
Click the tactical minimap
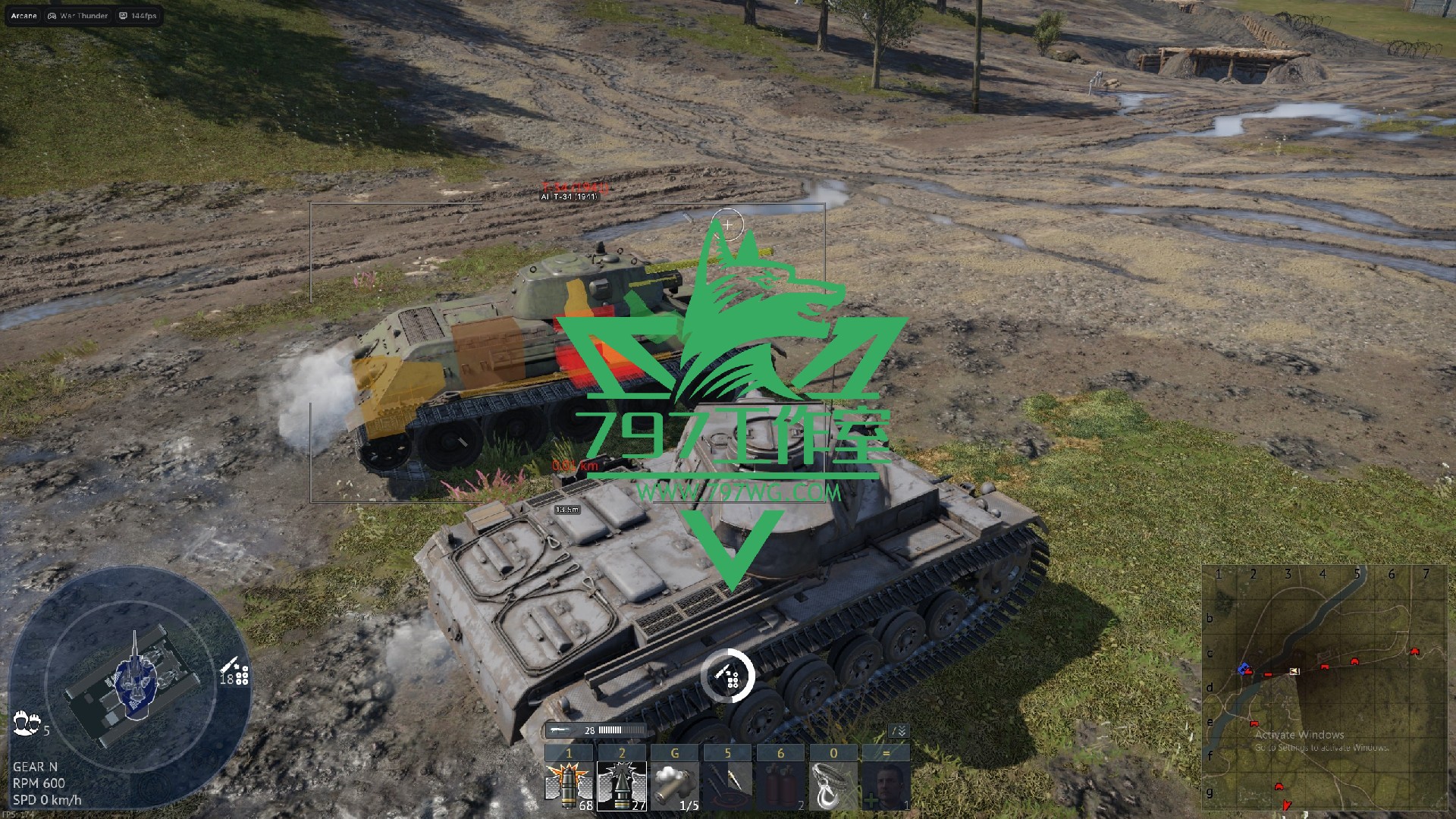tap(1323, 688)
